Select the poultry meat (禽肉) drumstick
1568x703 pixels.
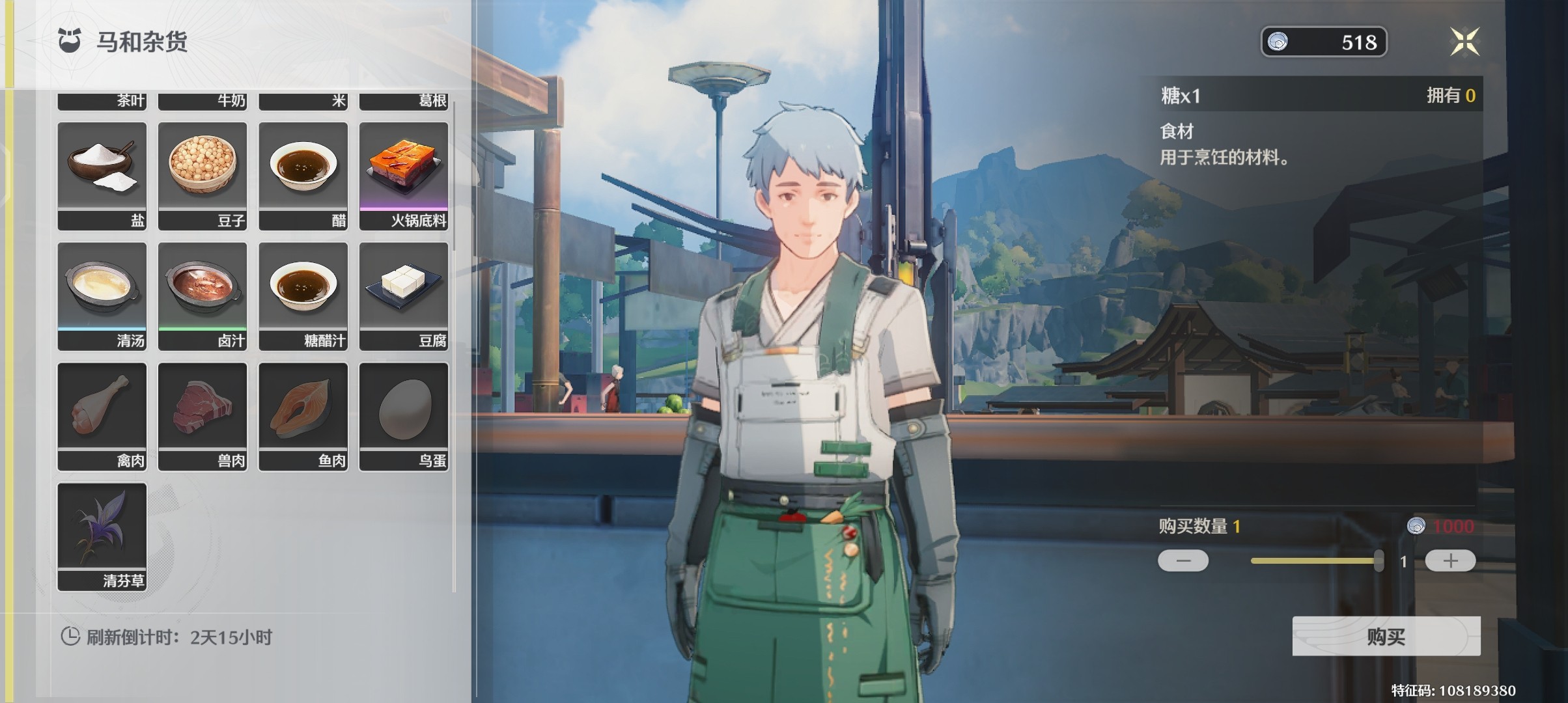102,415
